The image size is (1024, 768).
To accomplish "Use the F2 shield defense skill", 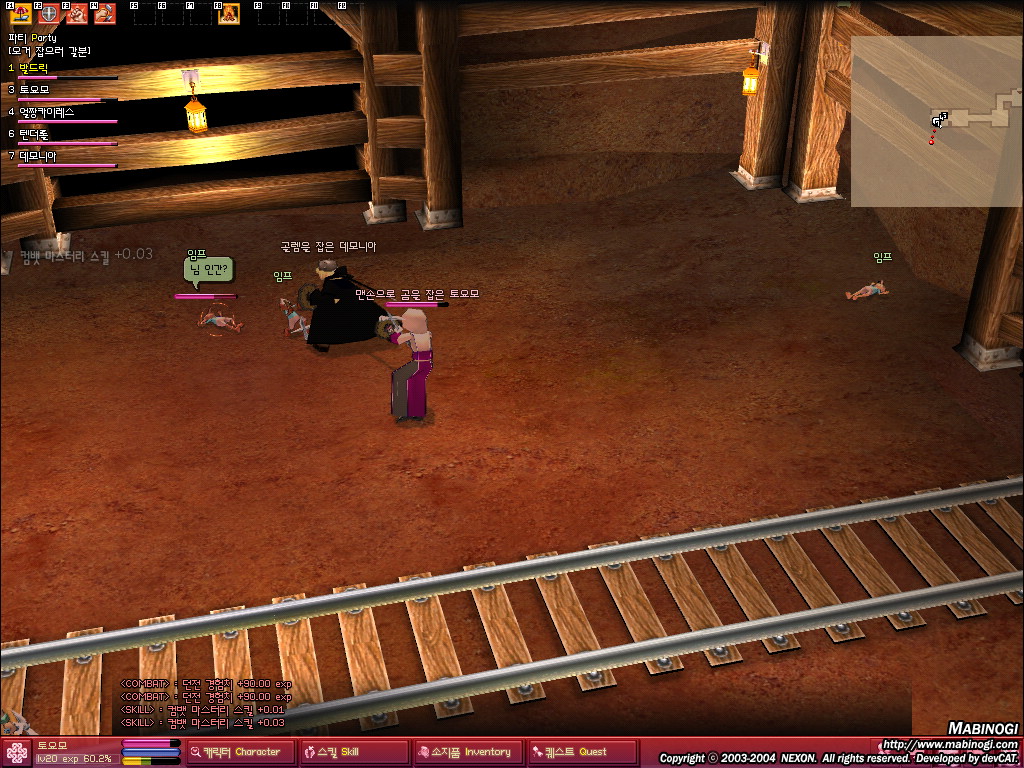I will (x=48, y=14).
